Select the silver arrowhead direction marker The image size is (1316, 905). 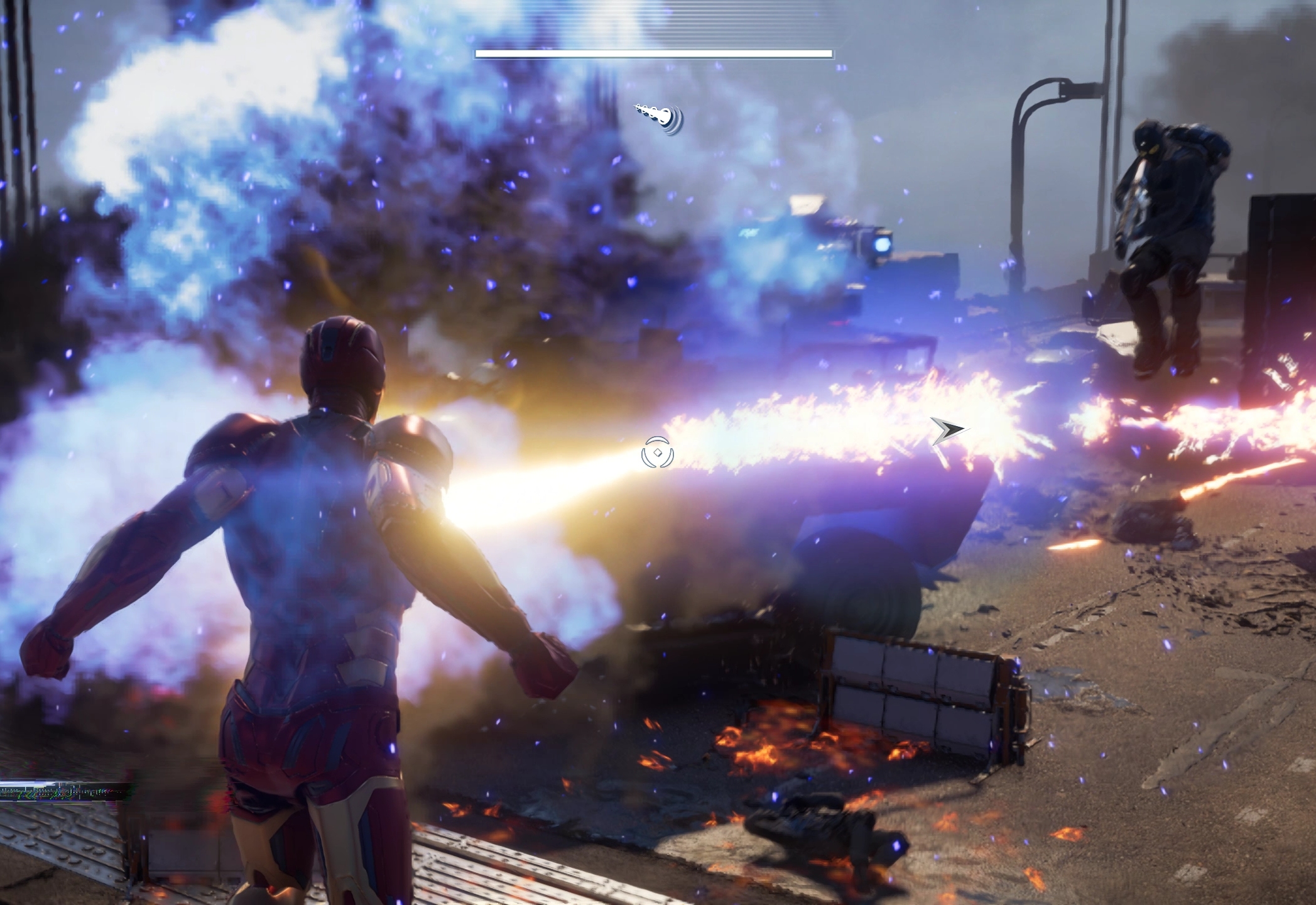coord(949,431)
